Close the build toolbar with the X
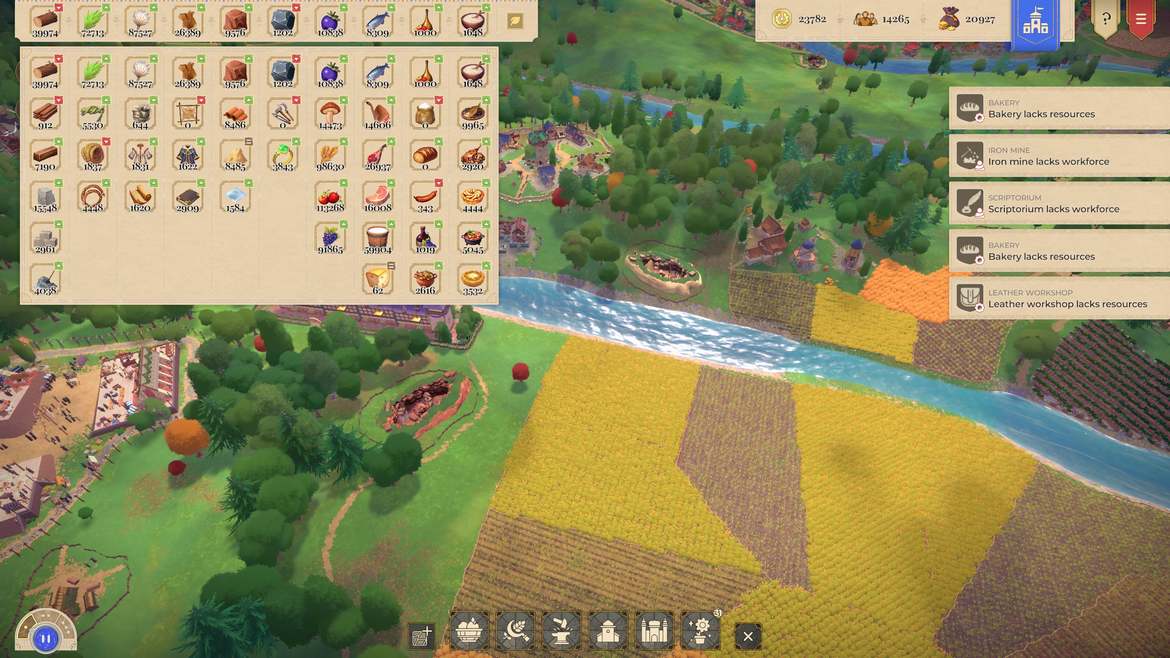The width and height of the screenshot is (1170, 658). (x=747, y=635)
